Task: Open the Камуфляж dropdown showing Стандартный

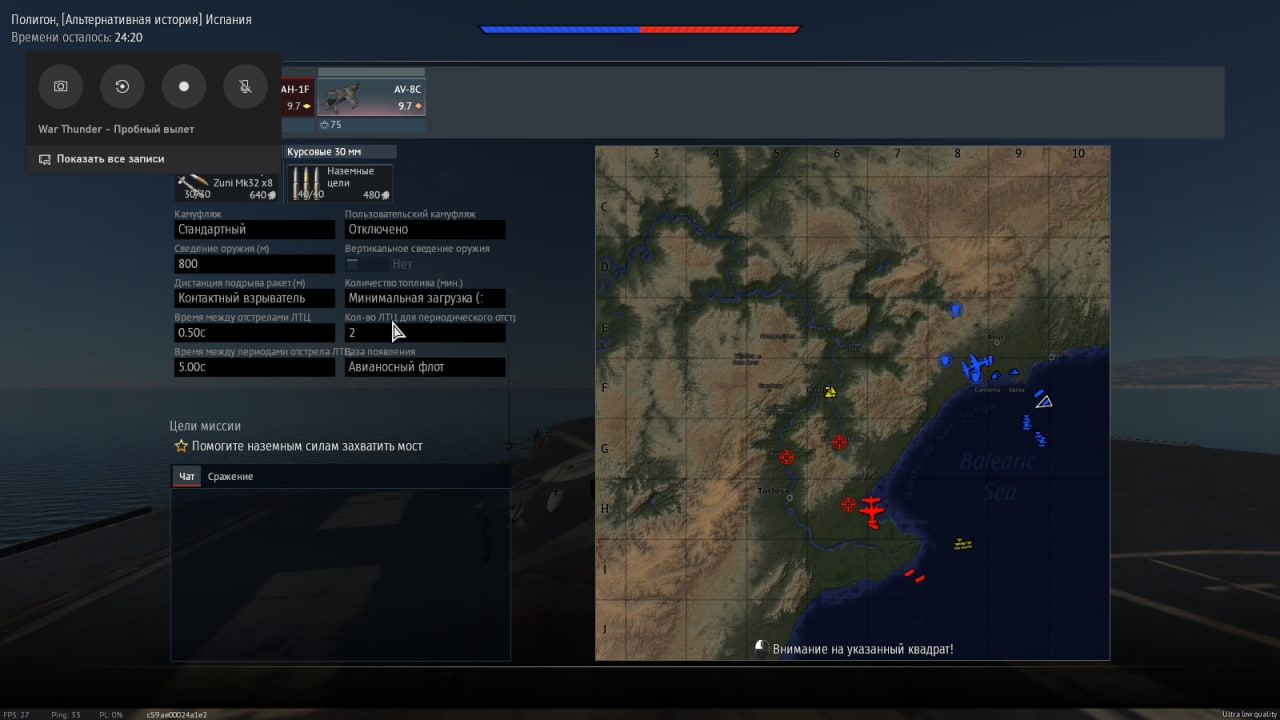Action: [x=254, y=230]
